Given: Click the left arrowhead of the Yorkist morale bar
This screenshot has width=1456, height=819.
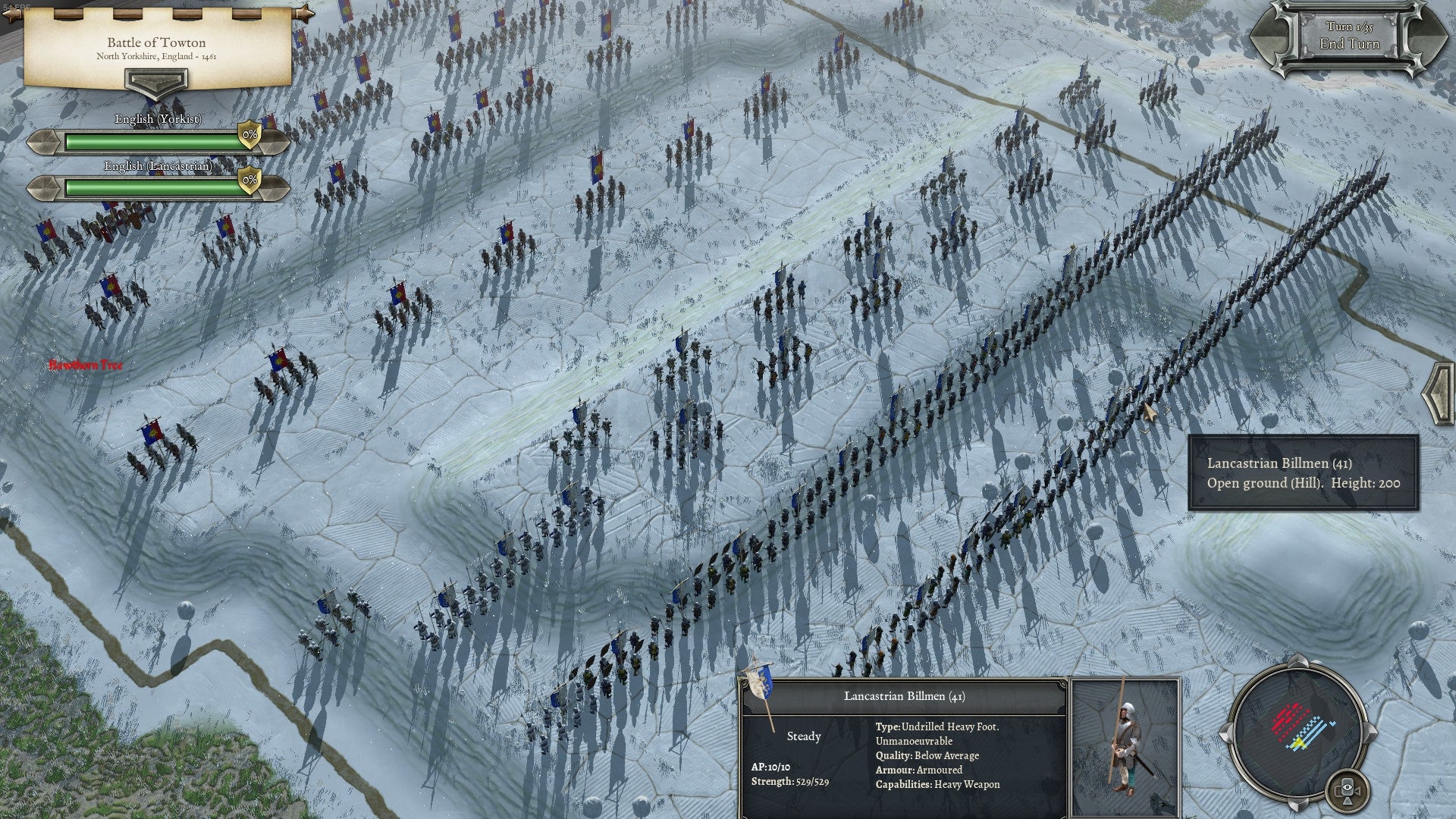Looking at the screenshot, I should pyautogui.click(x=43, y=143).
